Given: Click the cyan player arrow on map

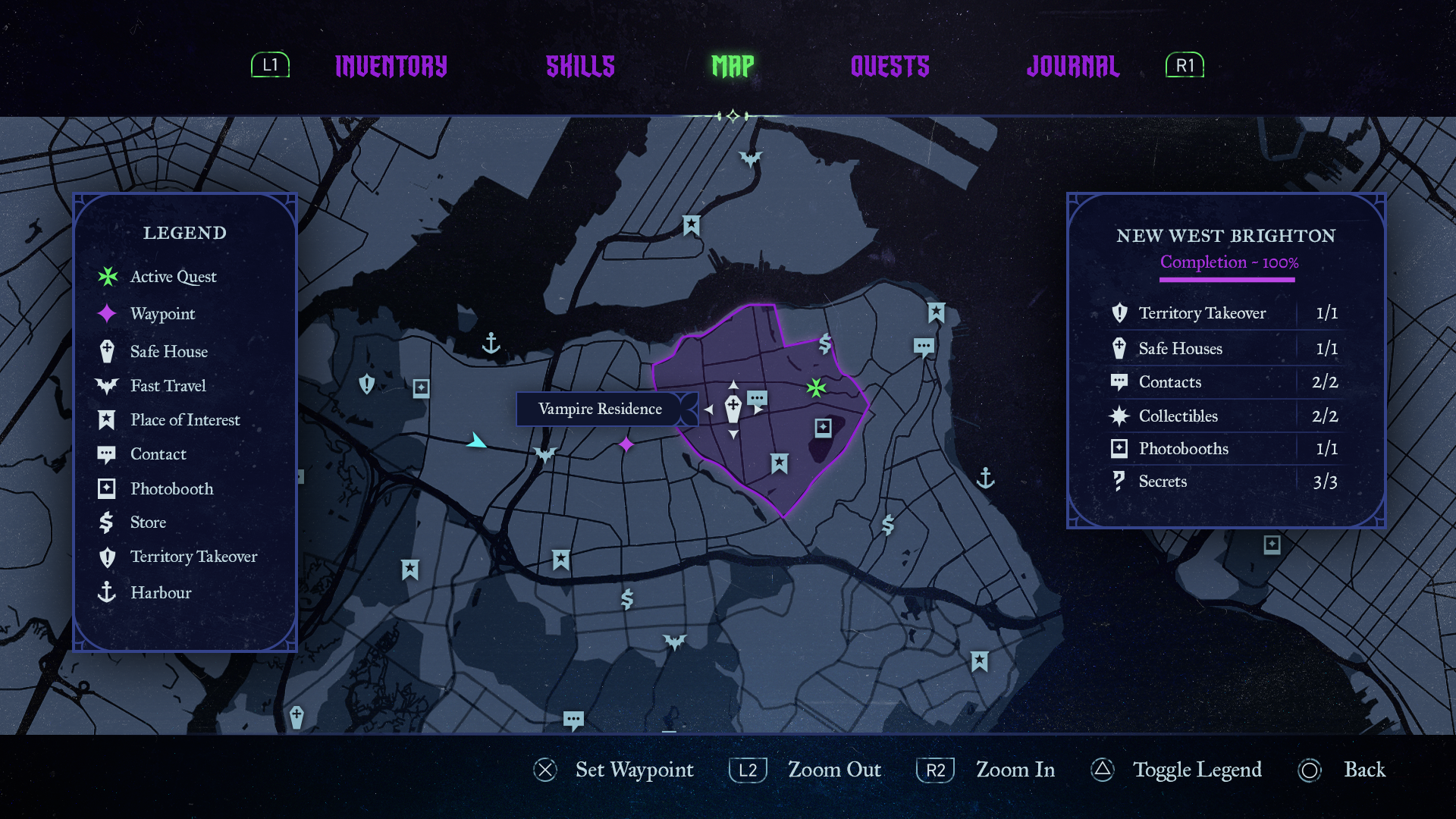Looking at the screenshot, I should pyautogui.click(x=475, y=441).
